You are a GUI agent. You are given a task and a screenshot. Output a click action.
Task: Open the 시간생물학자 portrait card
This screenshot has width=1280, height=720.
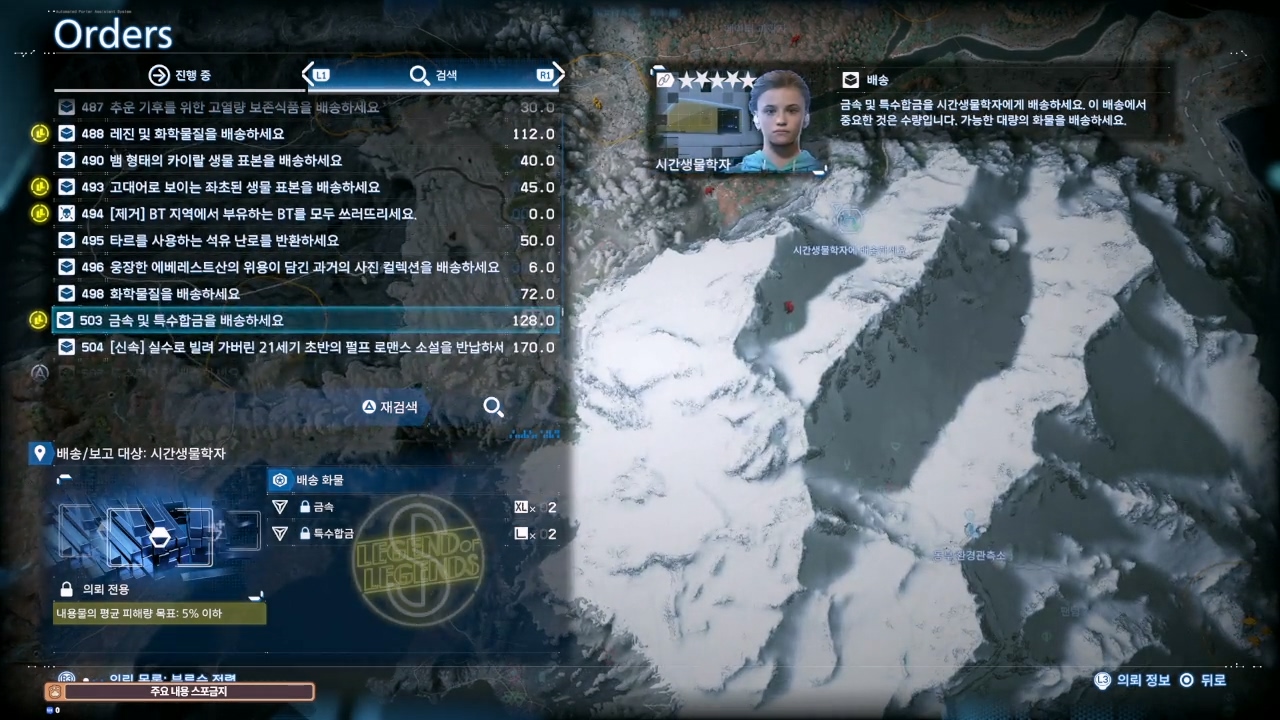[x=742, y=122]
